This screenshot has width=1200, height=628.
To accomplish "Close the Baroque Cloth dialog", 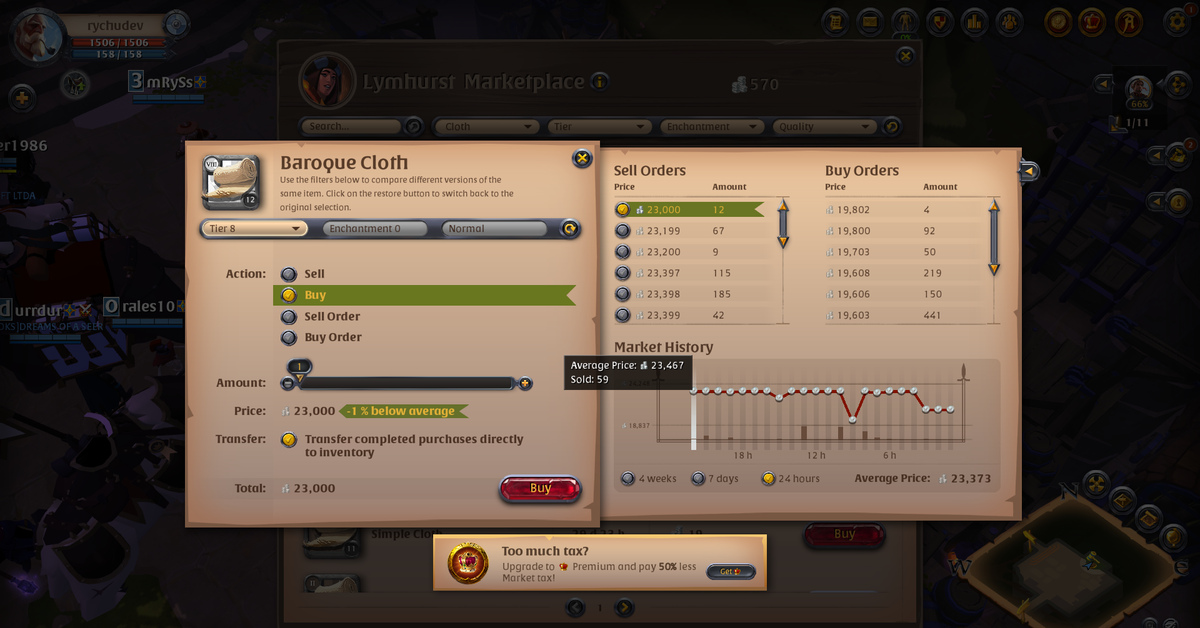I will tap(582, 159).
